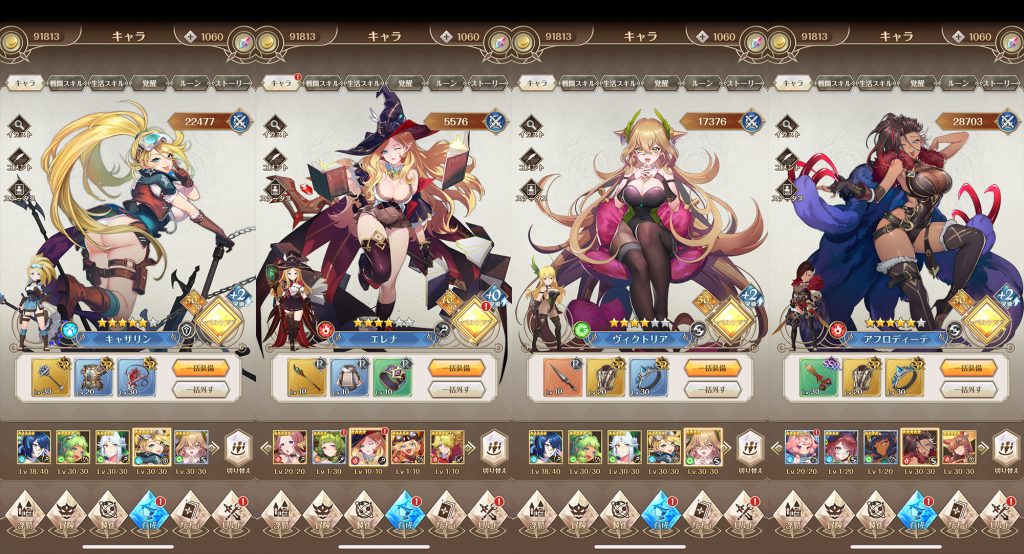The height and width of the screenshot is (554, 1024).
Task: Pick the green-haired Lv 1/30 character thumbnail
Action: pyautogui.click(x=328, y=447)
